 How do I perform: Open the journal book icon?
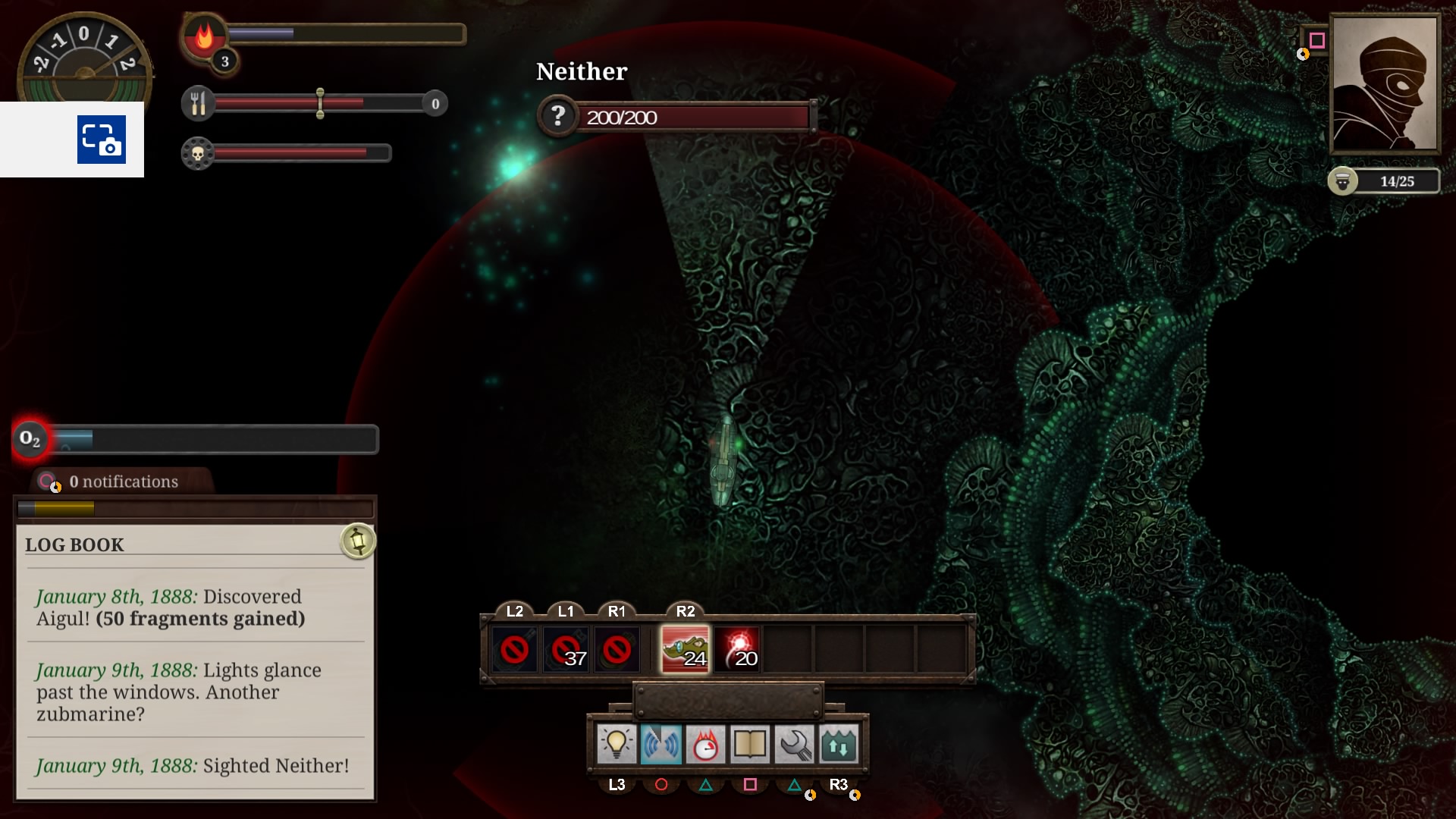pyautogui.click(x=750, y=744)
